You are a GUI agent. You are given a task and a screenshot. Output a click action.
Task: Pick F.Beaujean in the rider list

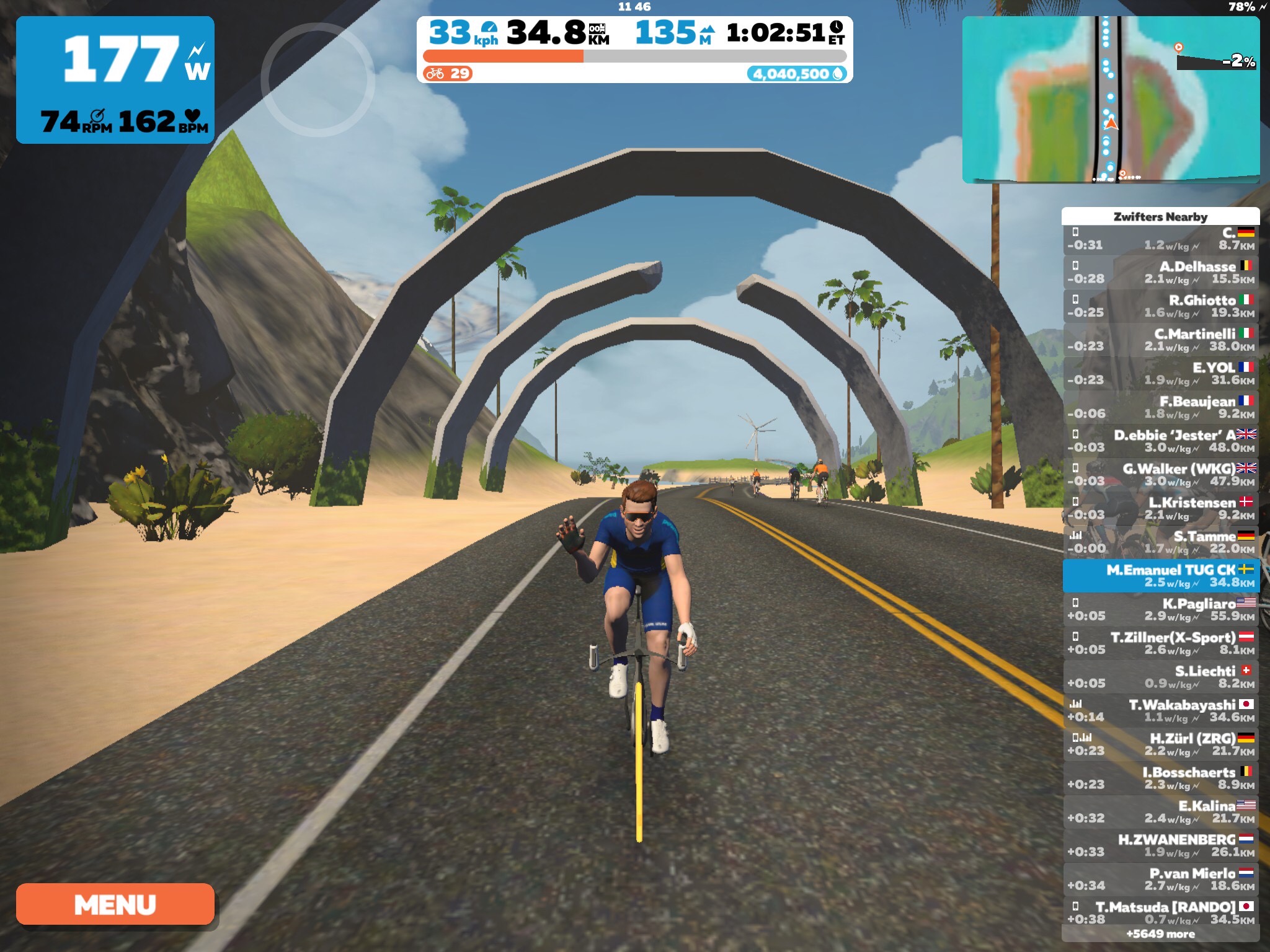1160,407
